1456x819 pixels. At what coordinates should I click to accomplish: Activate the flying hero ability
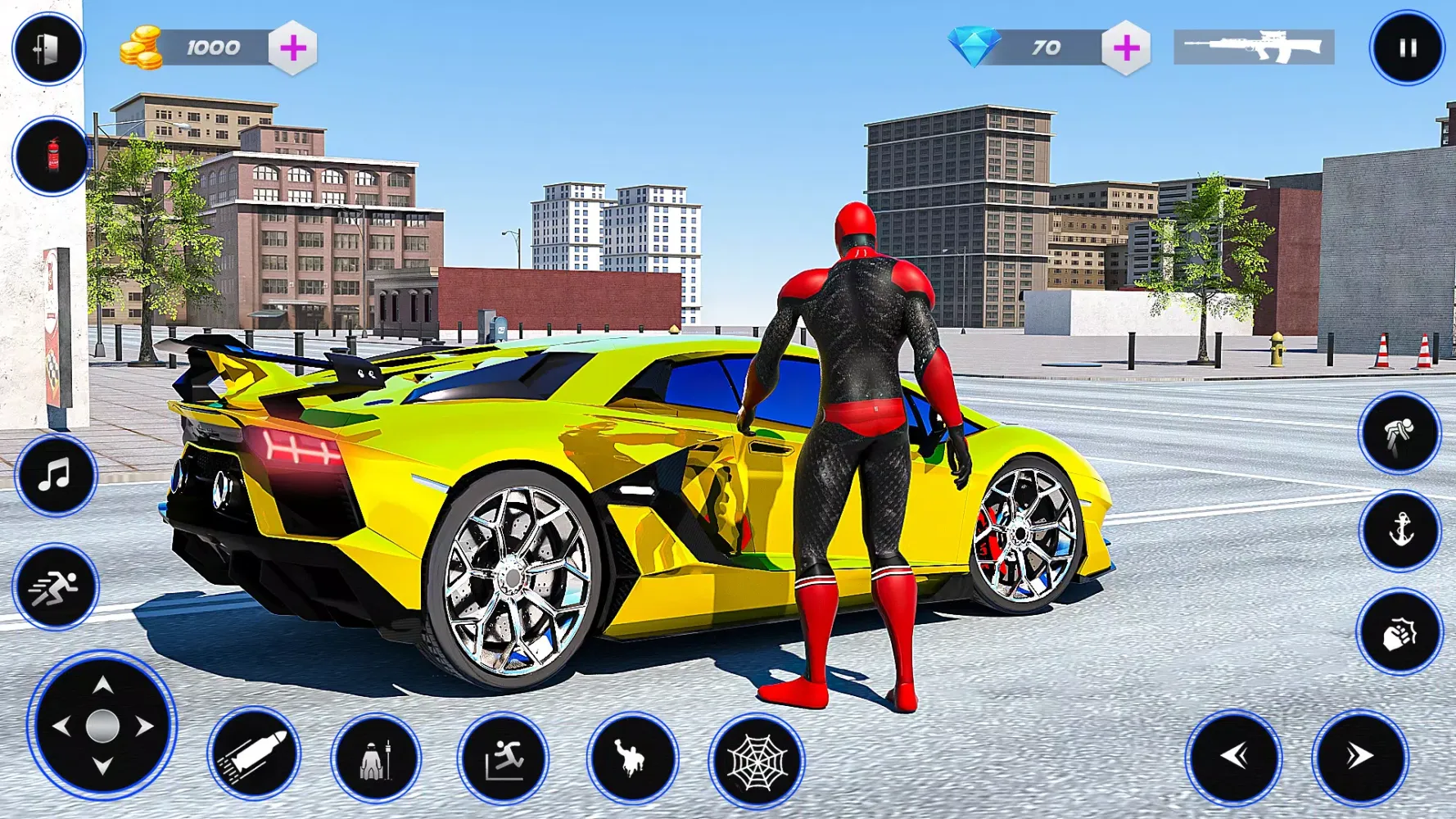coord(631,758)
